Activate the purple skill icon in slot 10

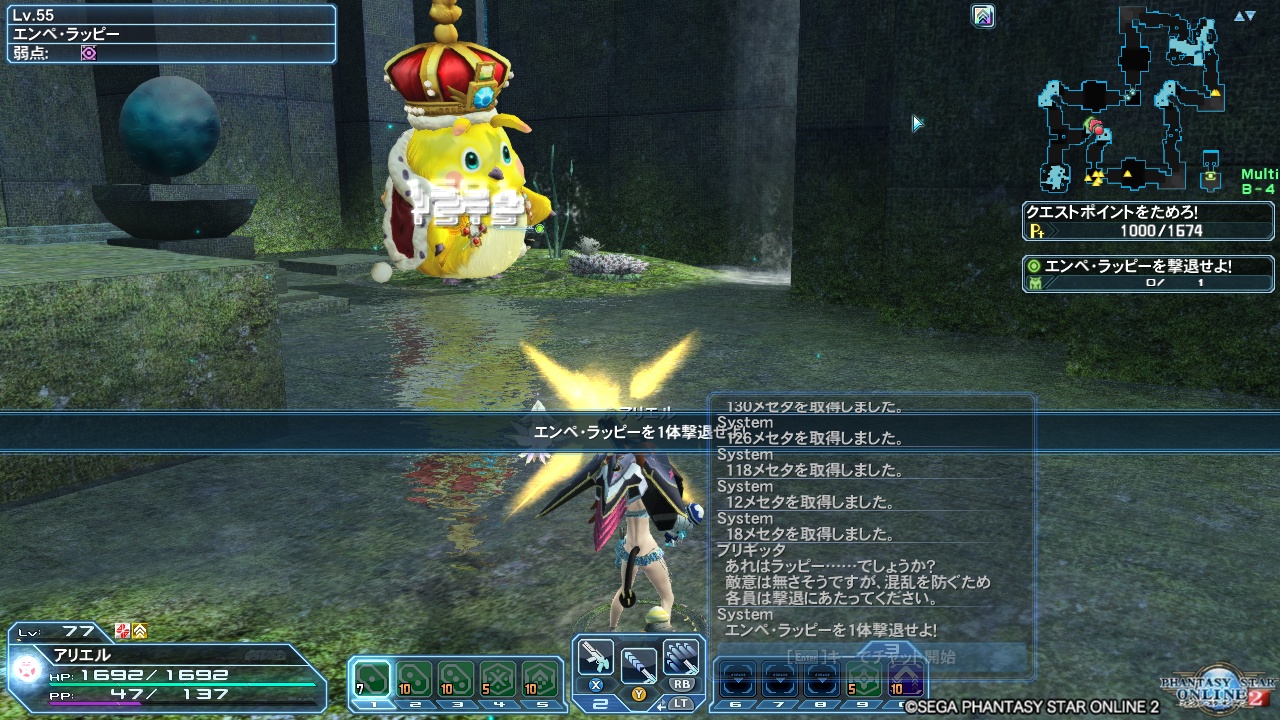(905, 678)
